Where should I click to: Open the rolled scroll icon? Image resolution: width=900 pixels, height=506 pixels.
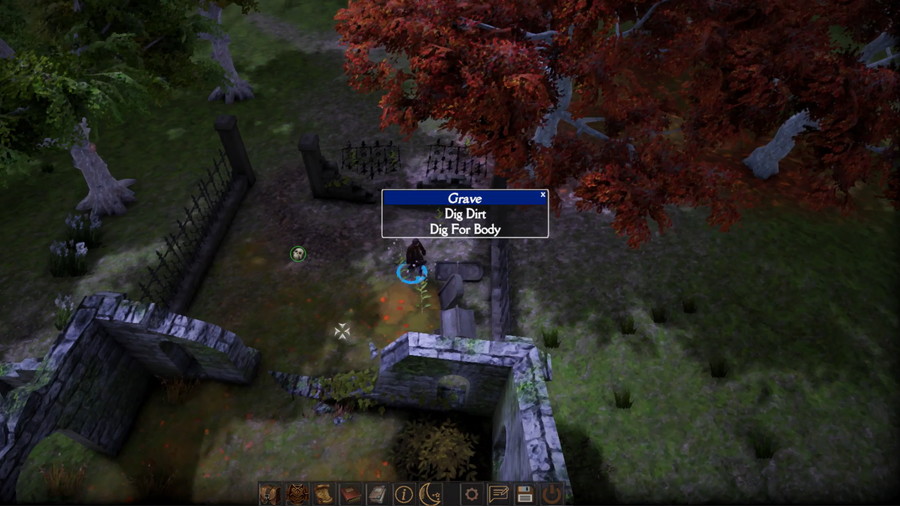[324, 493]
